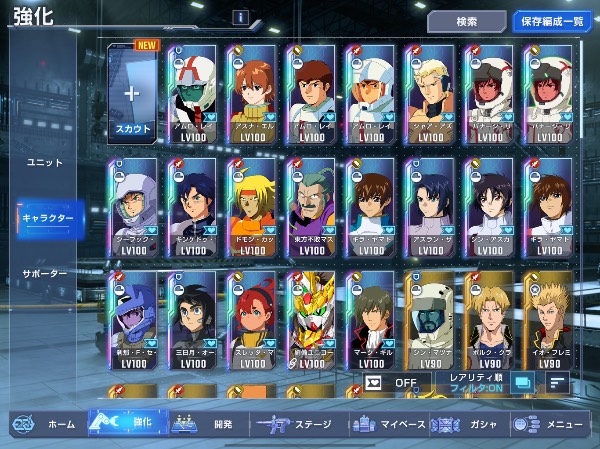Image resolution: width=600 pixels, height=449 pixels.
Task: Click the info icon at the top
Action: [241, 17]
